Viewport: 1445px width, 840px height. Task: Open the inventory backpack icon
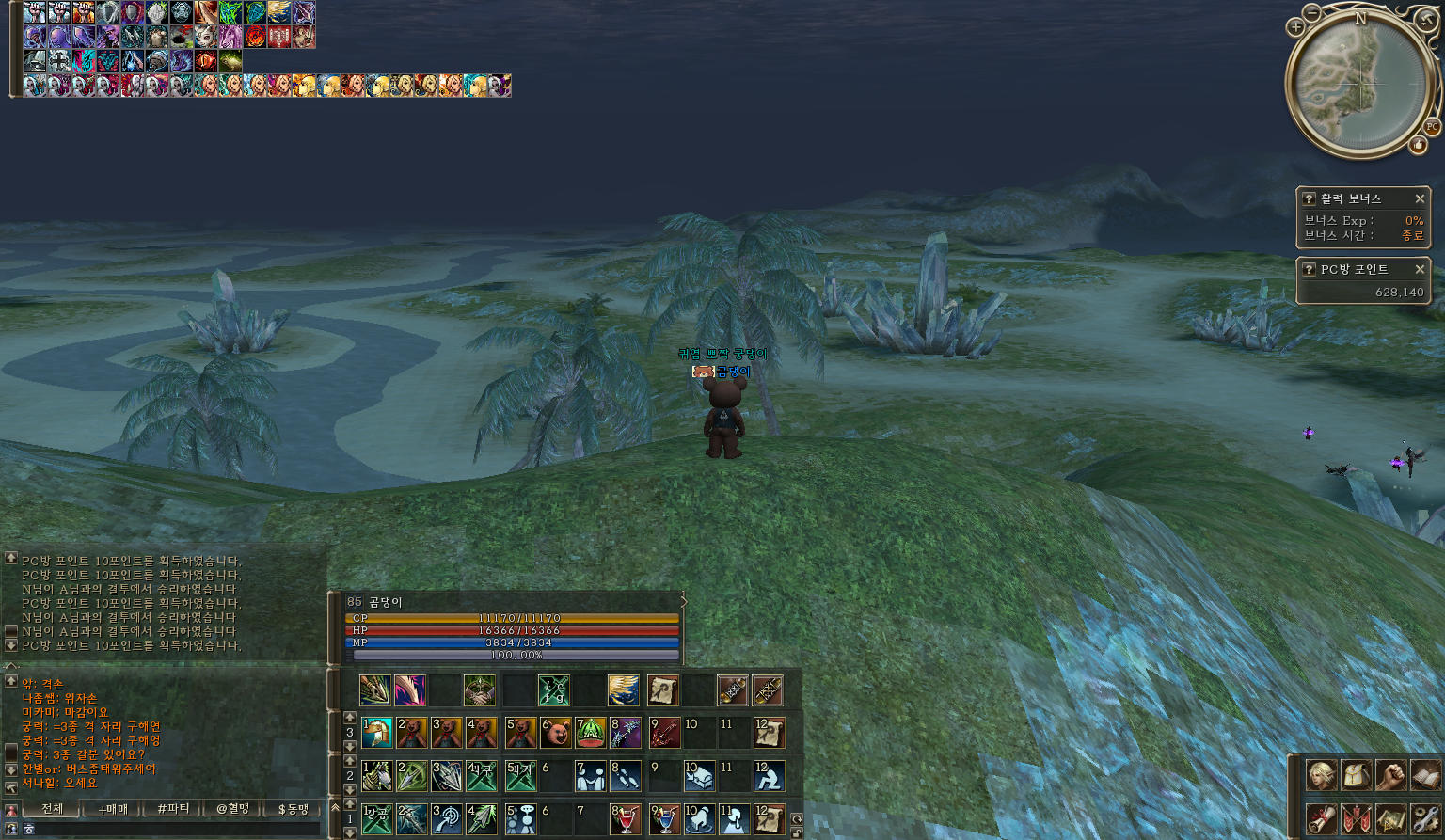pos(1356,775)
